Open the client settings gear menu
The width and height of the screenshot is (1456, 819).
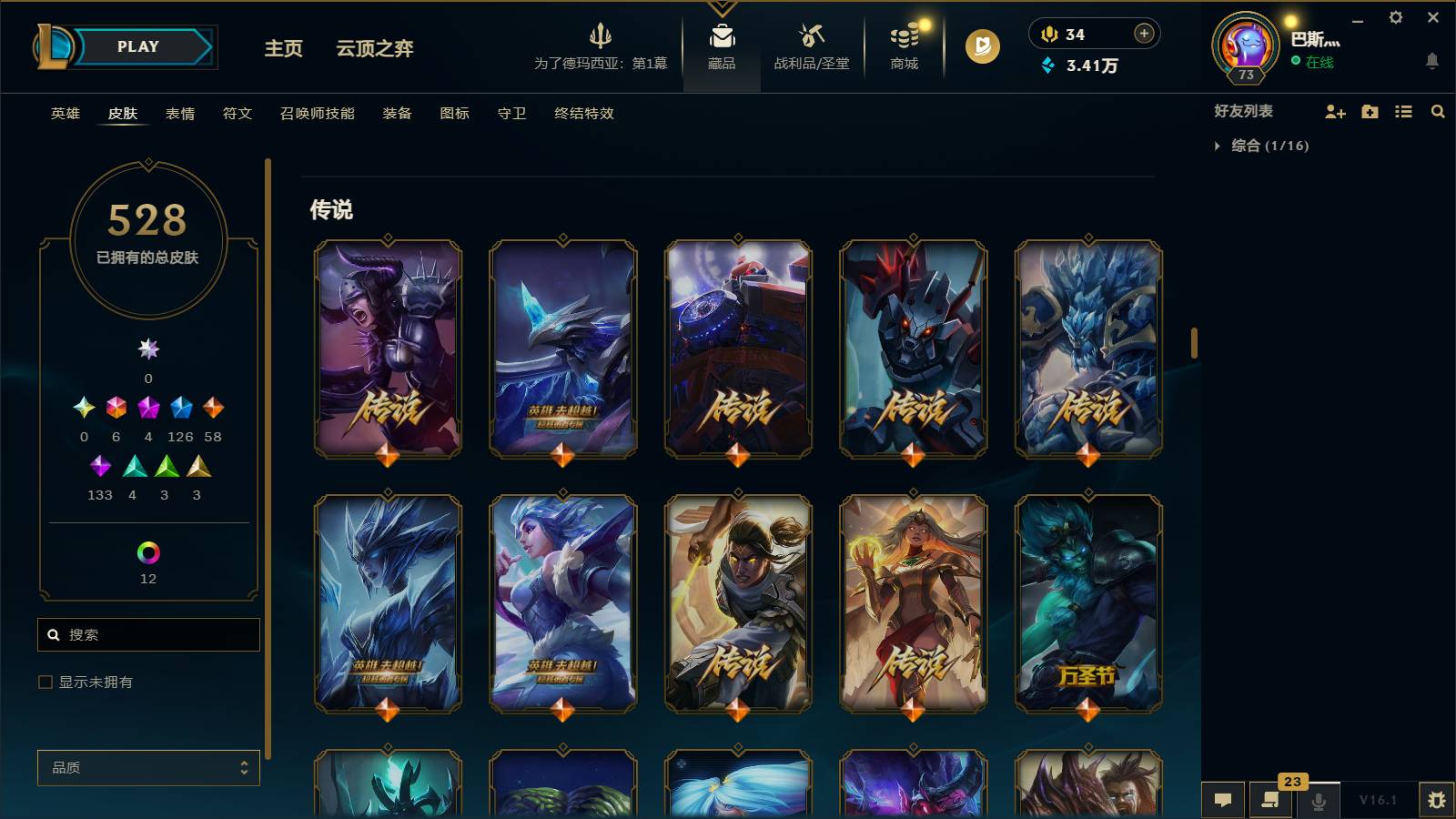(x=1395, y=16)
